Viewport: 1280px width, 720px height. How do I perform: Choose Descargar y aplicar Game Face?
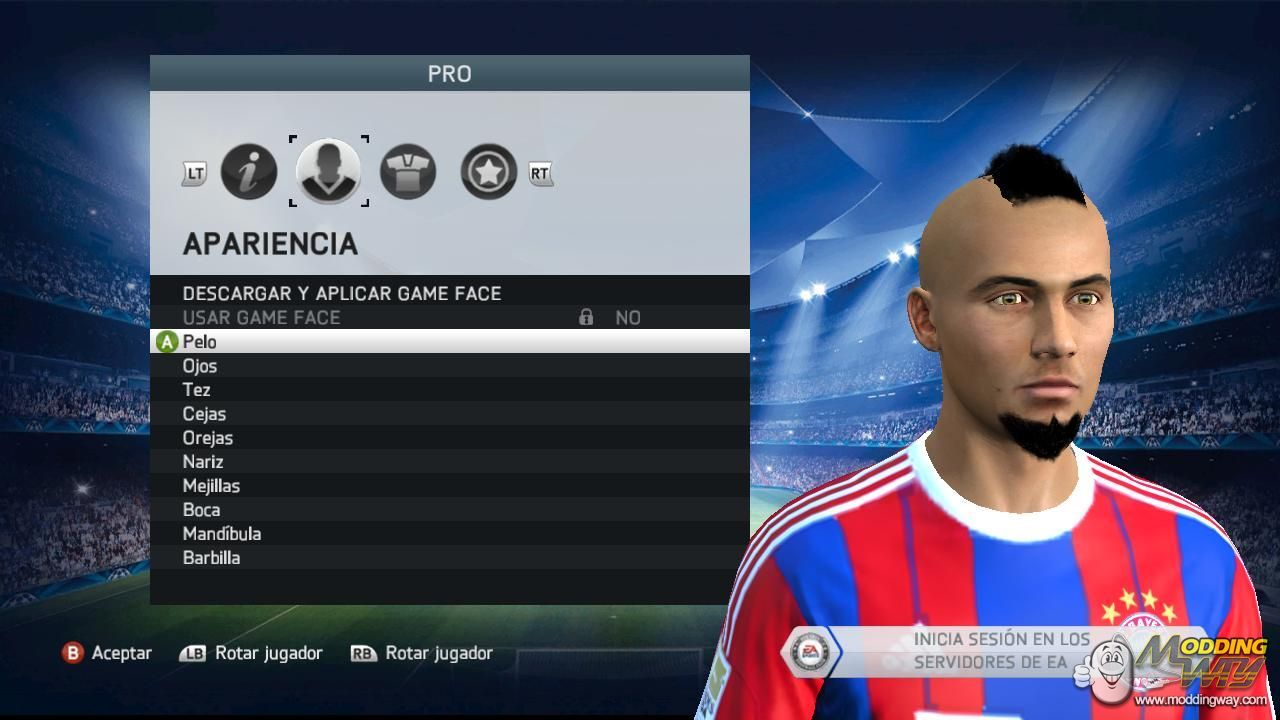point(342,293)
